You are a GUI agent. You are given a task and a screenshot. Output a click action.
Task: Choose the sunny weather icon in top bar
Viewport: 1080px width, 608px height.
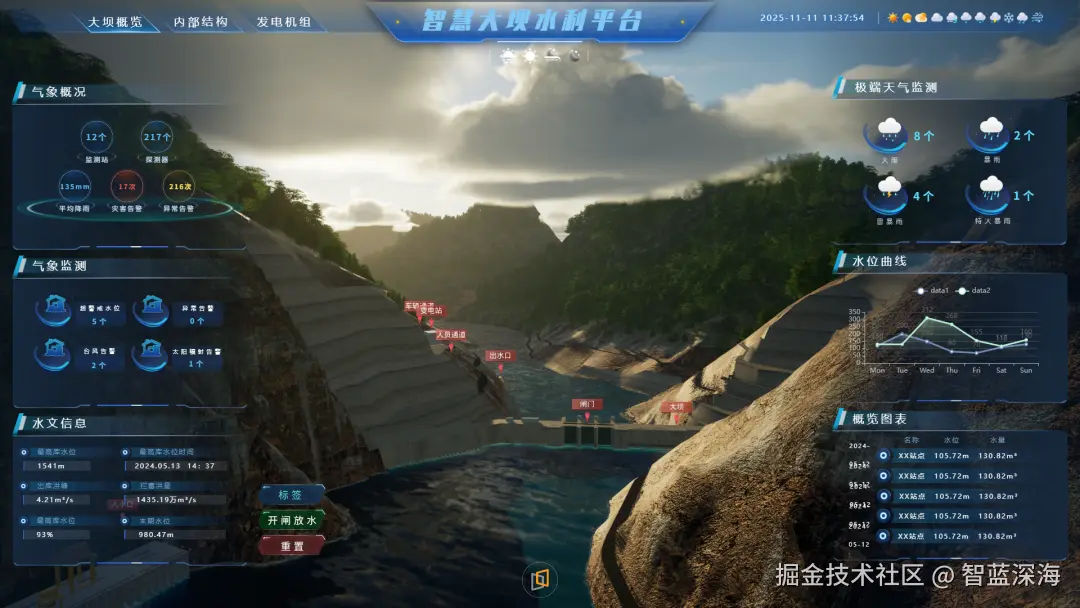pyautogui.click(x=892, y=18)
